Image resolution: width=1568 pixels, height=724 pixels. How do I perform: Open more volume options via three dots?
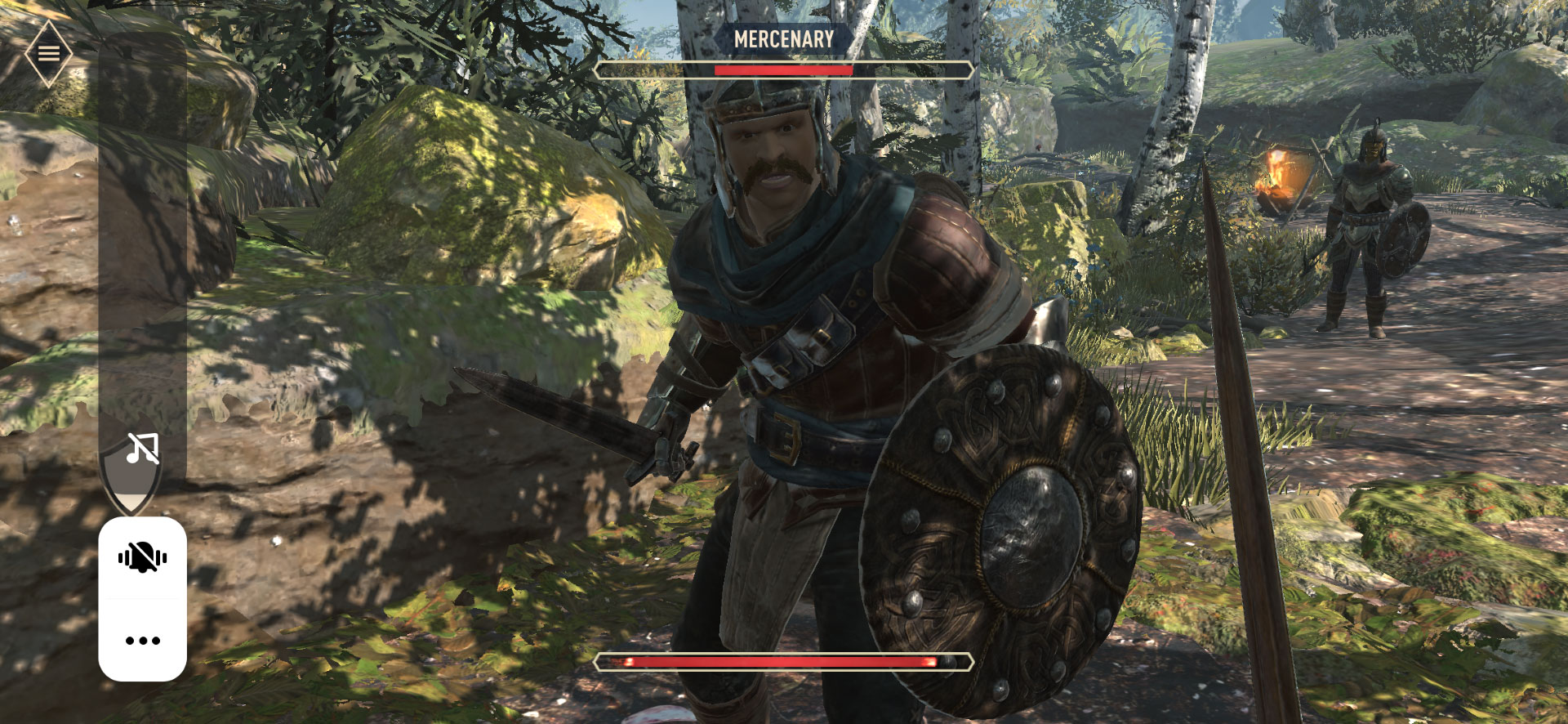[x=142, y=641]
